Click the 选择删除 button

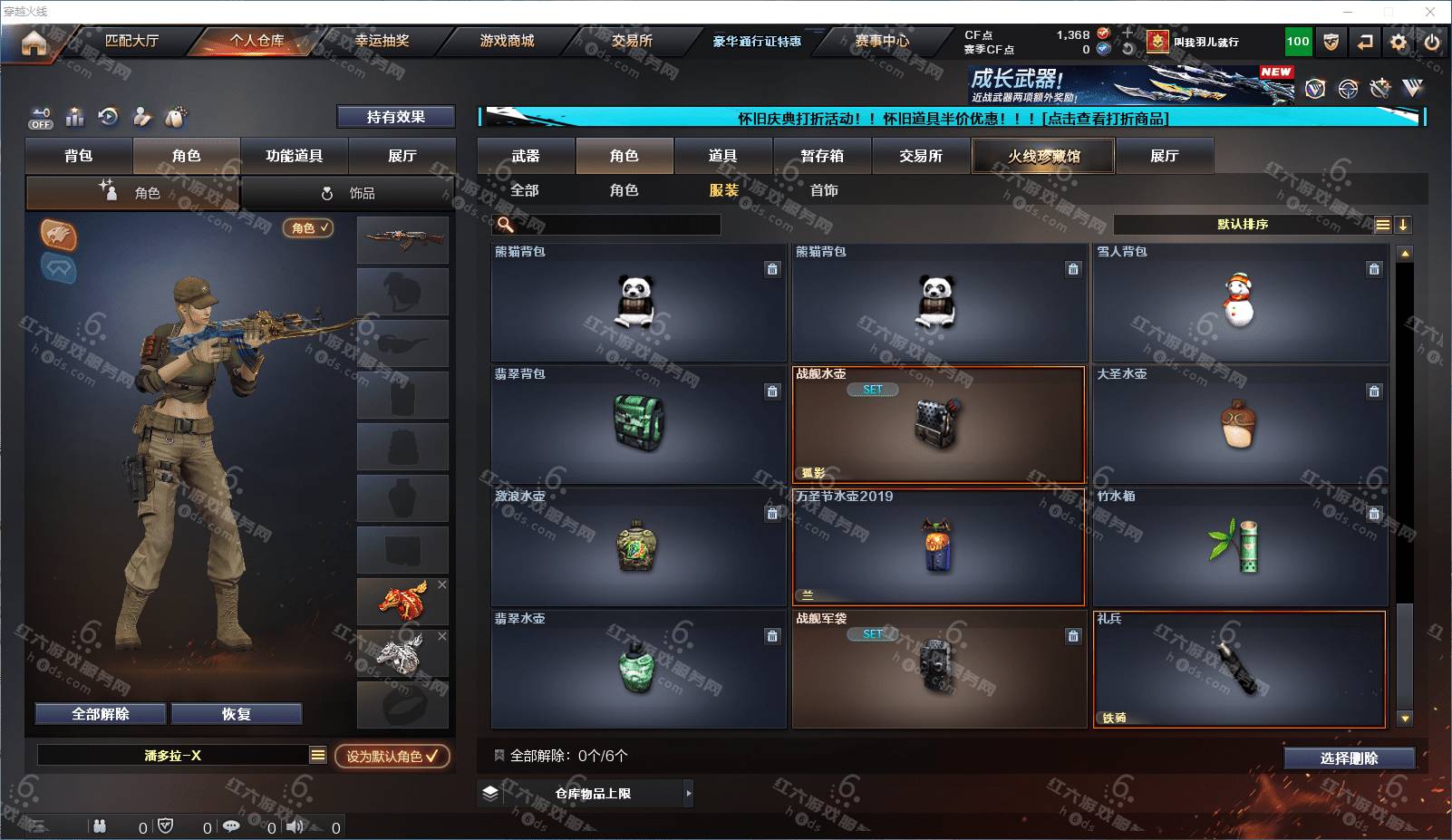1349,758
